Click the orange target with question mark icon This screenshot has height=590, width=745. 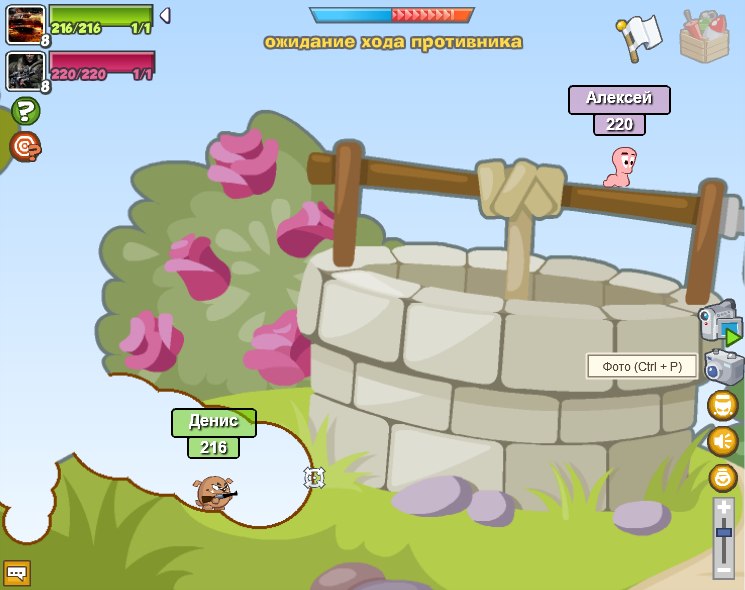[25, 147]
